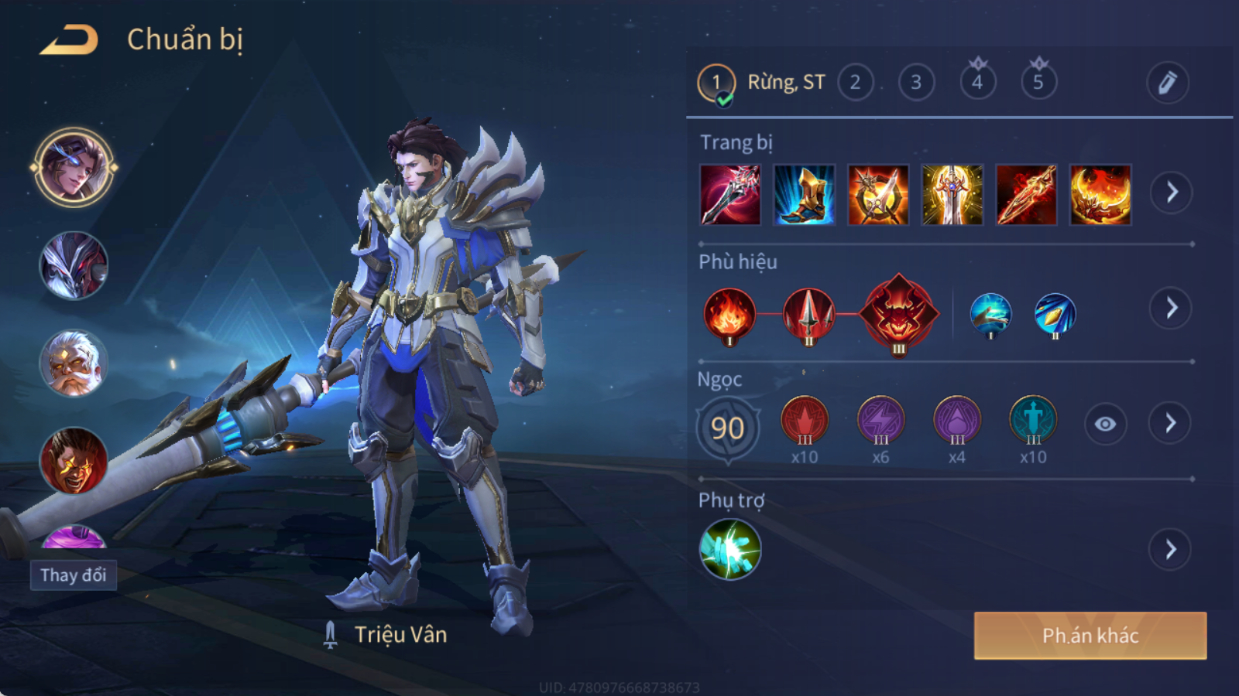Image resolution: width=1239 pixels, height=696 pixels.
Task: Toggle the Ngọc eye view icon
Action: click(x=1105, y=424)
